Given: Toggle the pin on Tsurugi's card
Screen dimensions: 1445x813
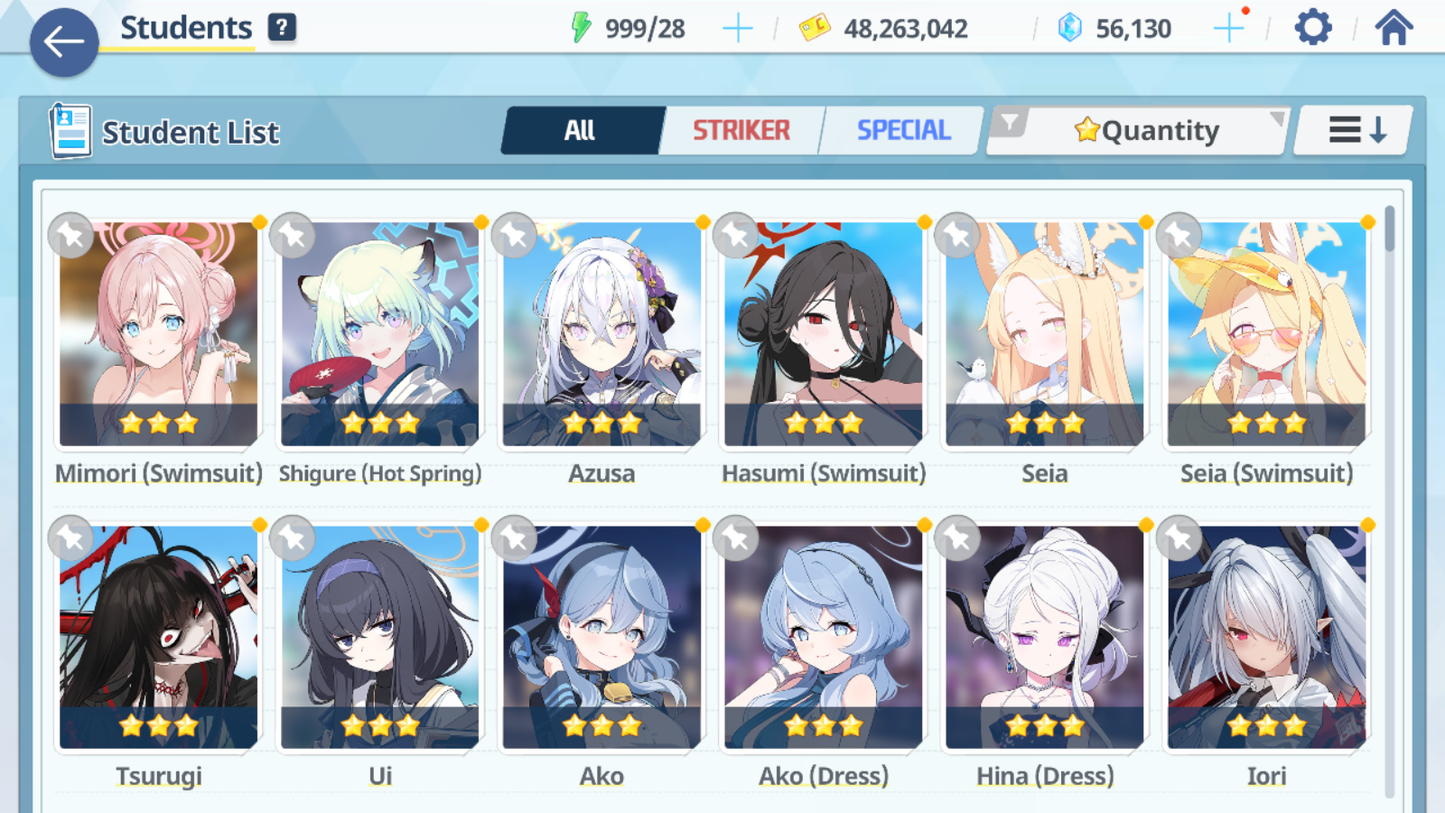Looking at the screenshot, I should click(70, 538).
